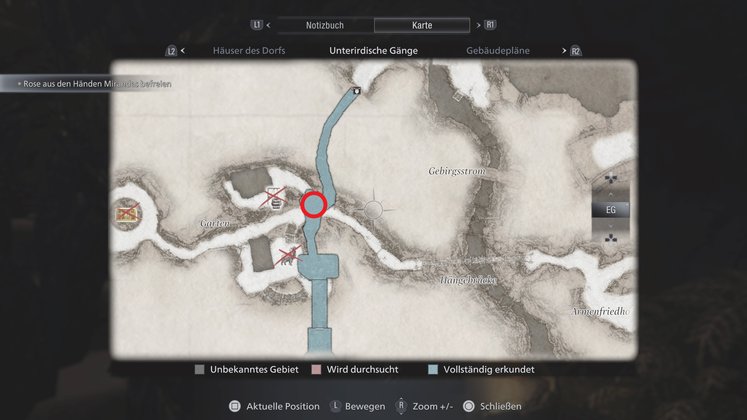The height and width of the screenshot is (420, 747).
Task: Click the marker at the top of the blue path
Action: tap(357, 90)
